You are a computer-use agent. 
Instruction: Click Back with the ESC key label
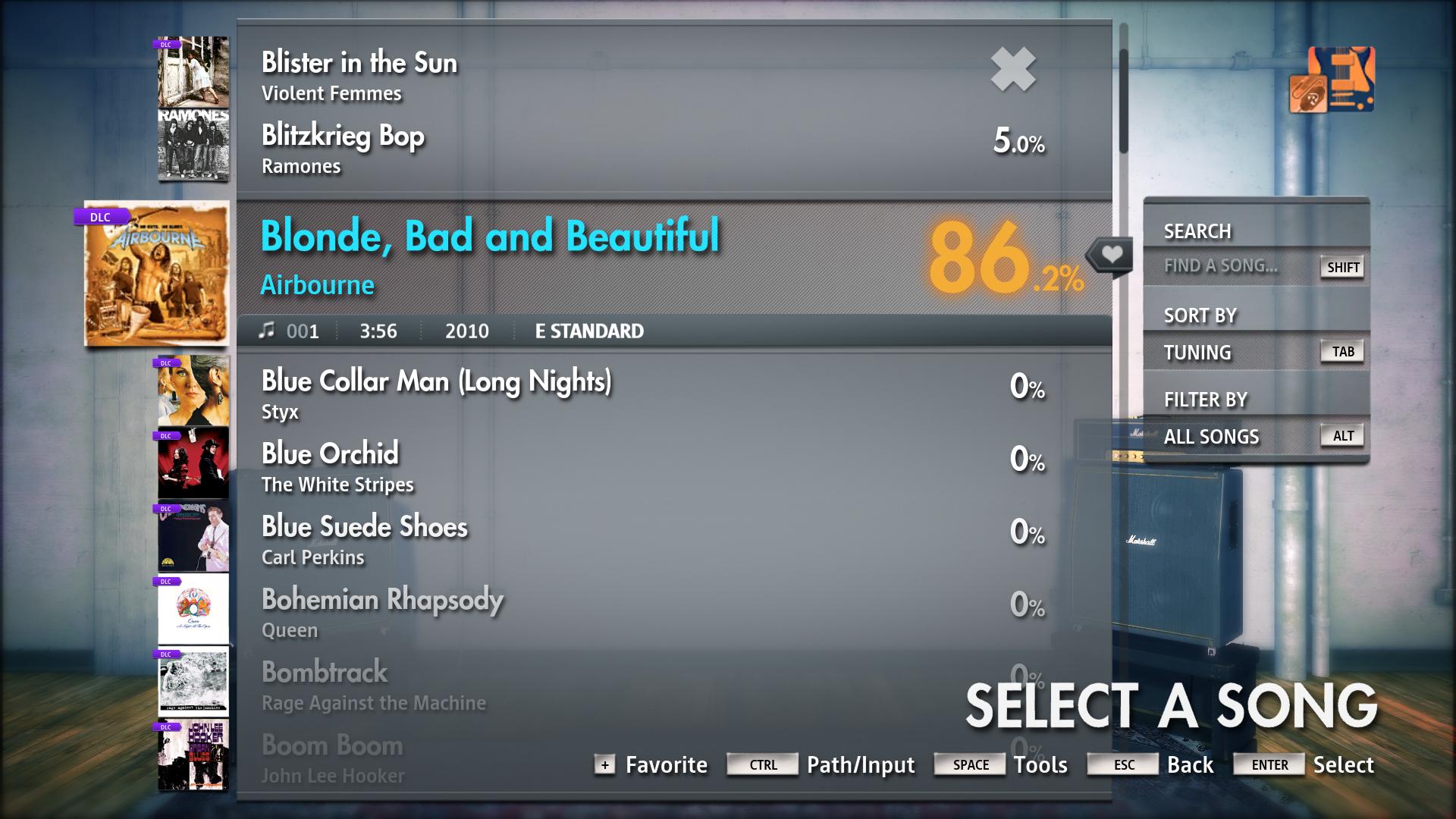tap(1122, 765)
